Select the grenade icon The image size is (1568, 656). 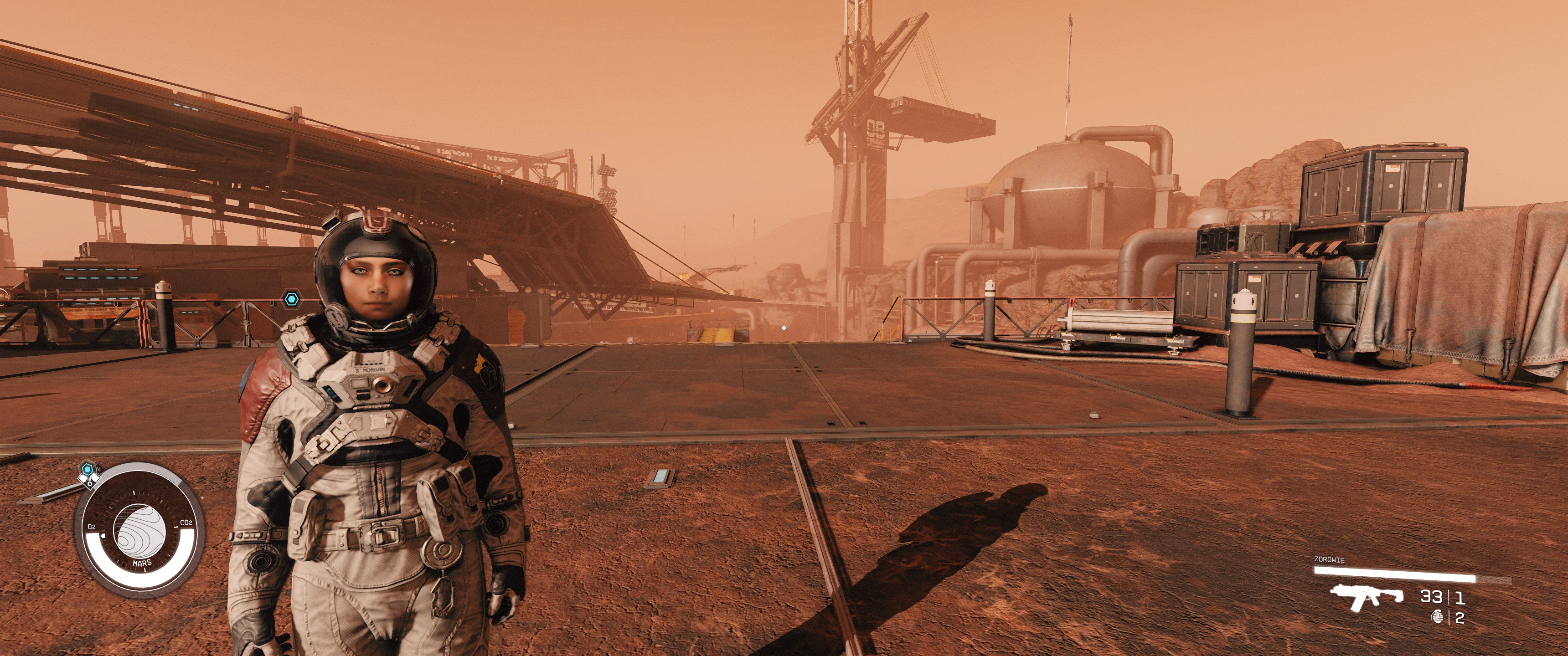1438,617
